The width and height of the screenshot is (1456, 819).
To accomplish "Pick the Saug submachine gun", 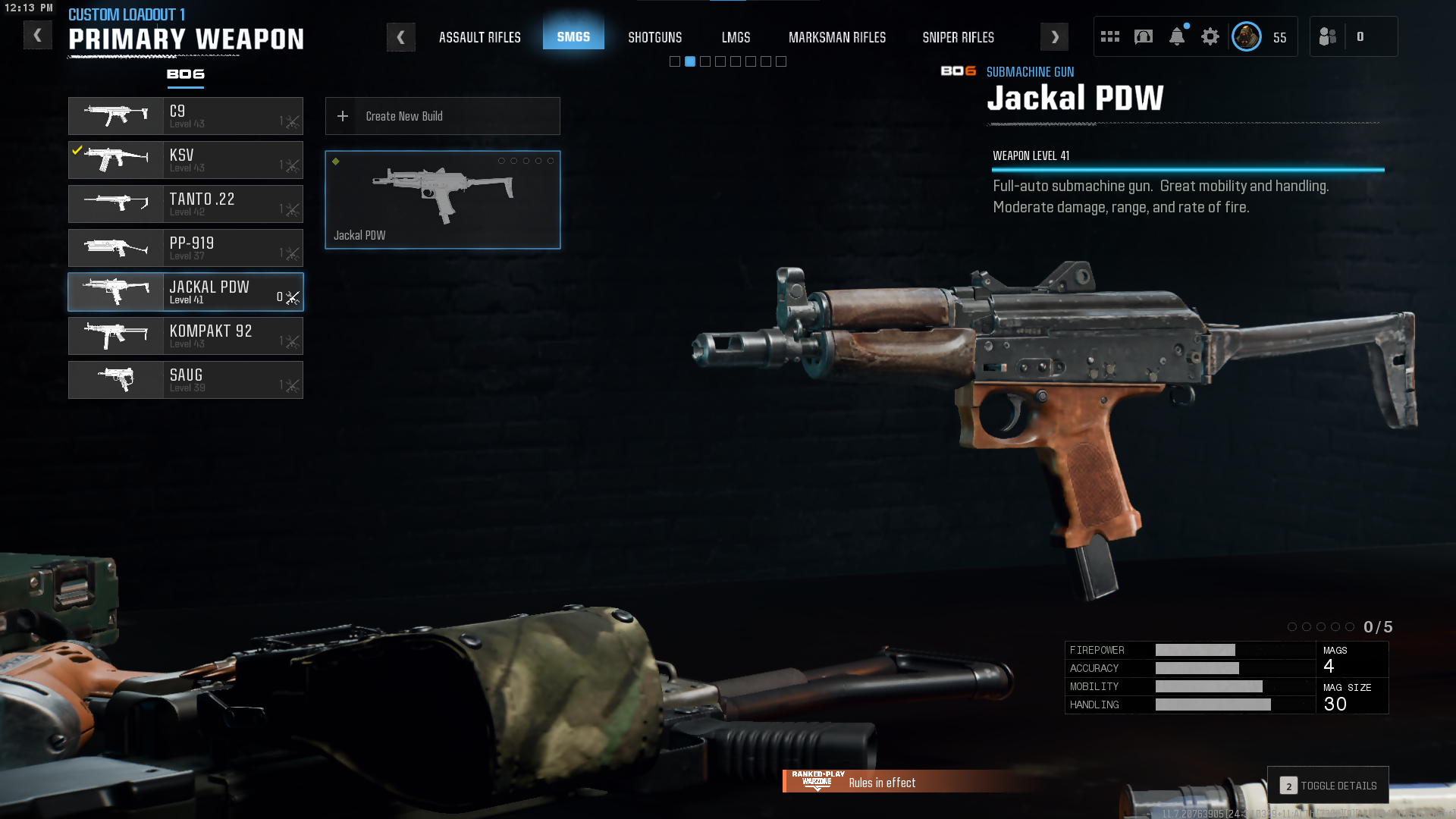I will [x=186, y=380].
